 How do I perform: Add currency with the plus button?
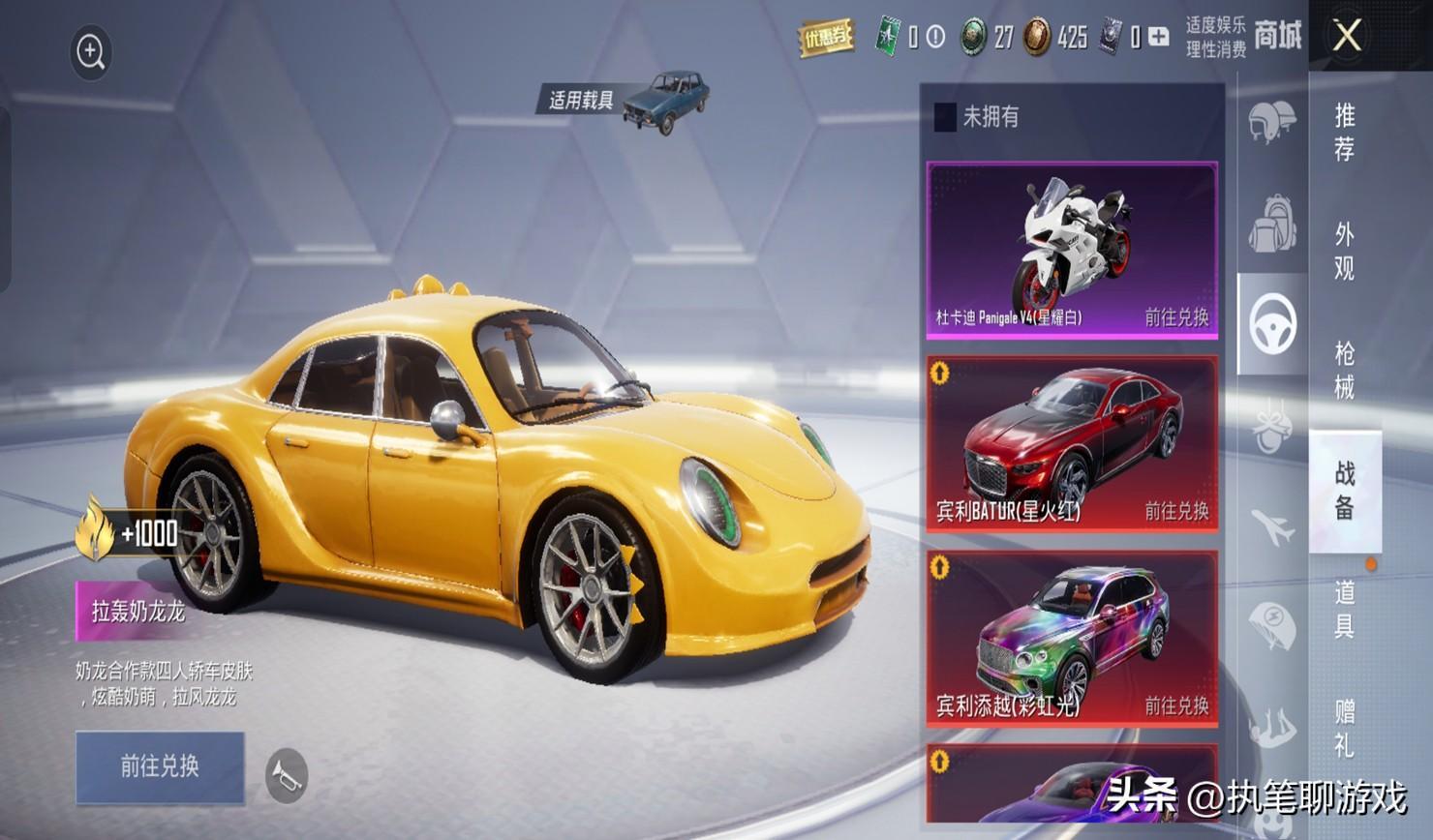tap(1159, 38)
